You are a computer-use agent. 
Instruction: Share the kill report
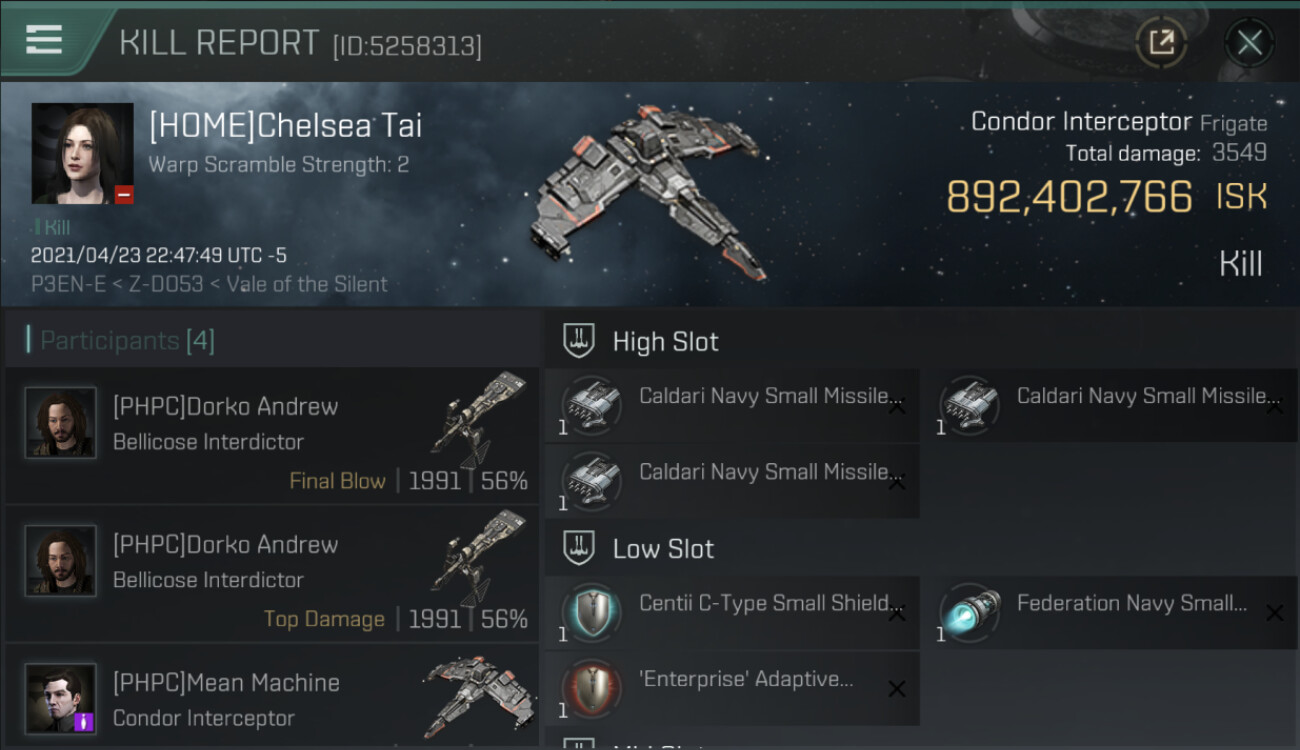(x=1161, y=42)
